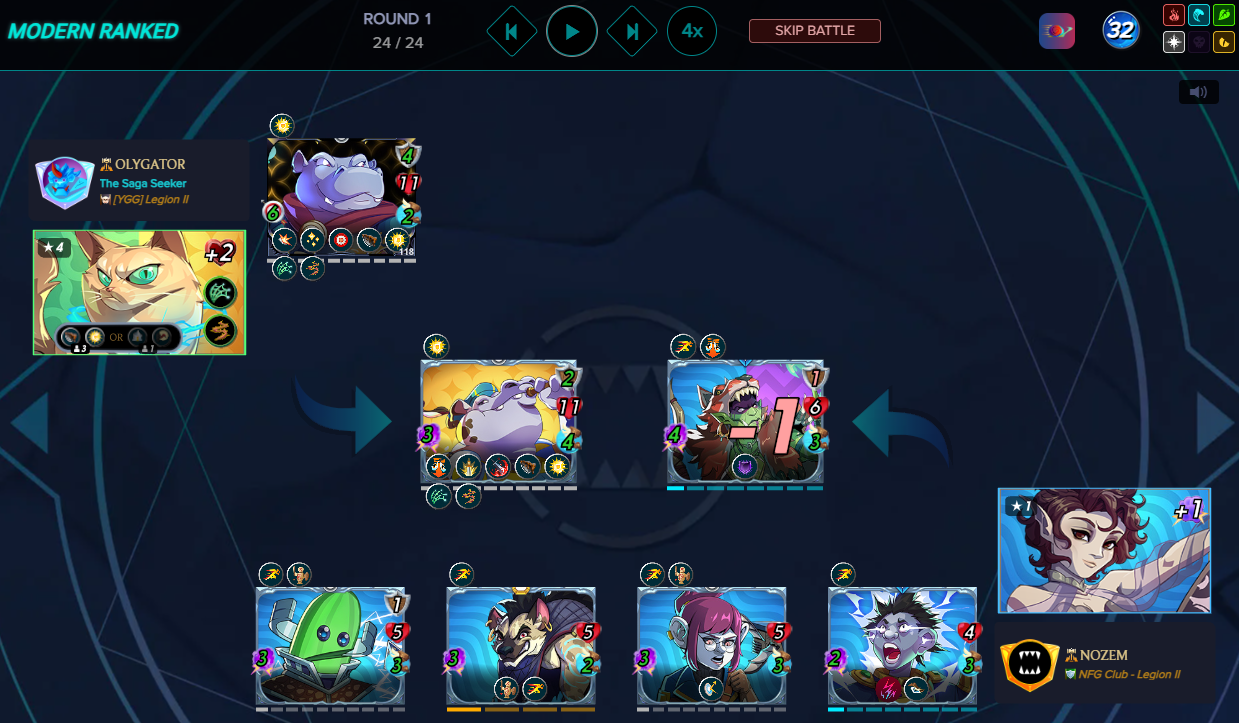
Task: Mute the battle sound
Action: pyautogui.click(x=1199, y=92)
